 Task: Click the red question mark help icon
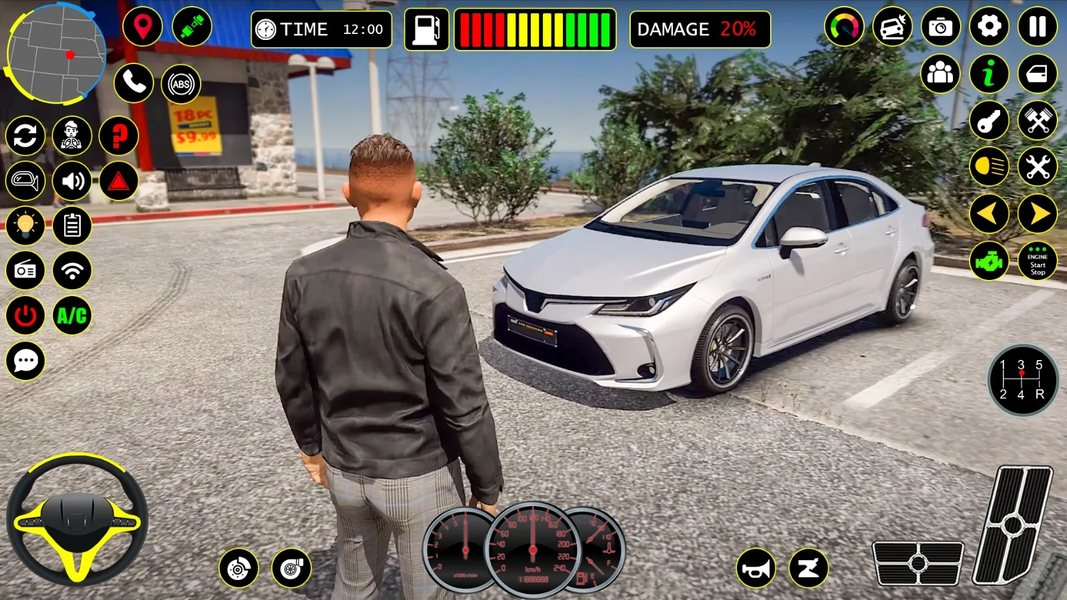118,136
